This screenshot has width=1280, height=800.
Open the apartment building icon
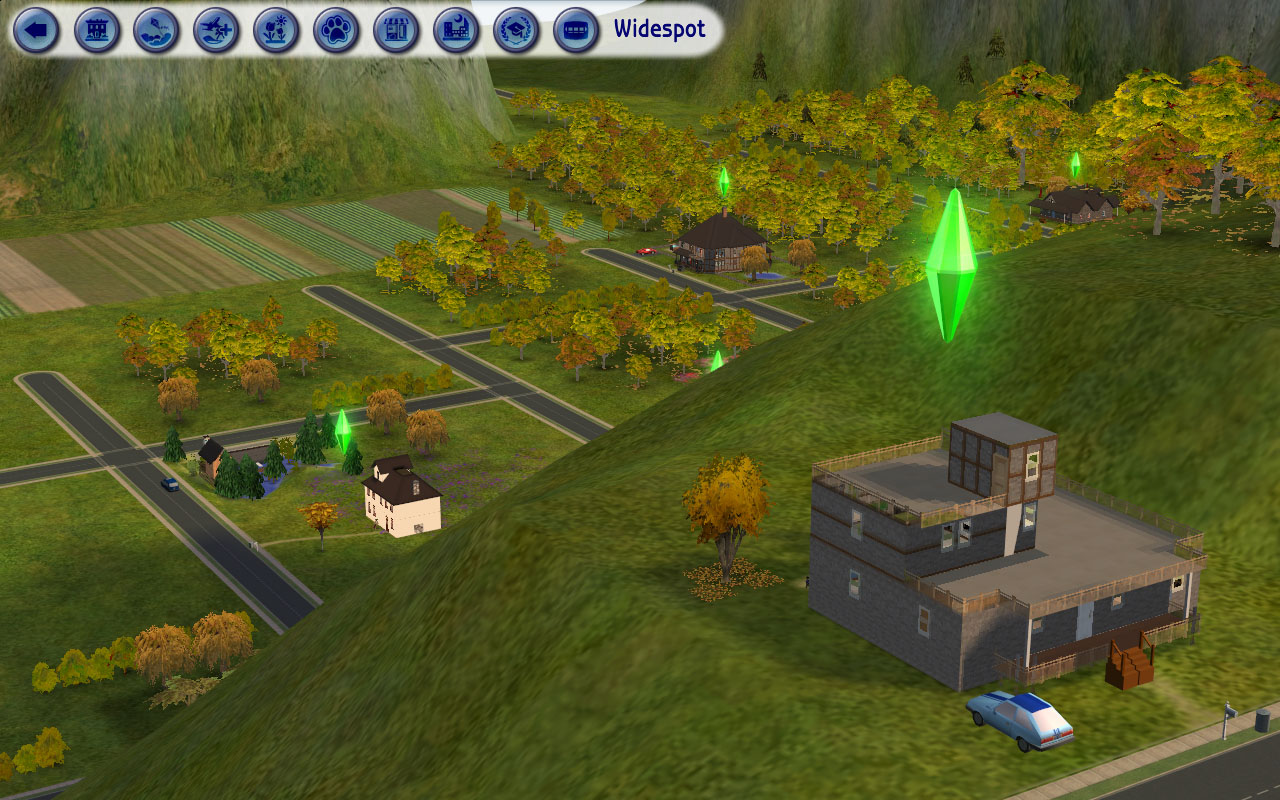97,30
